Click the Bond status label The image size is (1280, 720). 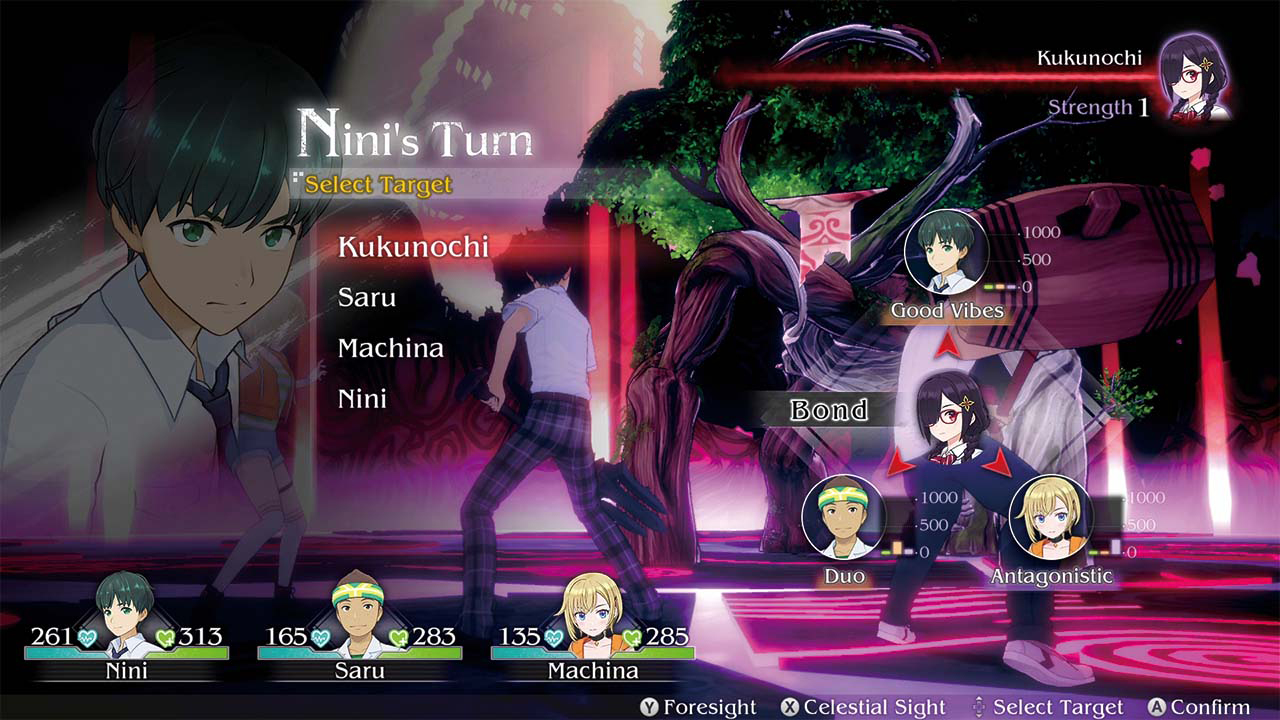pos(830,411)
